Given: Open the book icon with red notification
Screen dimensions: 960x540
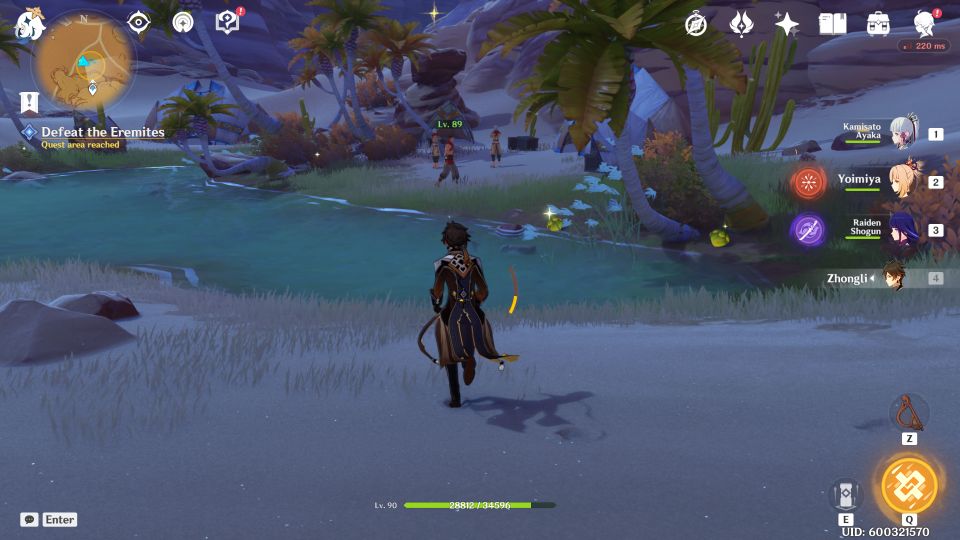Looking at the screenshot, I should point(228,22).
